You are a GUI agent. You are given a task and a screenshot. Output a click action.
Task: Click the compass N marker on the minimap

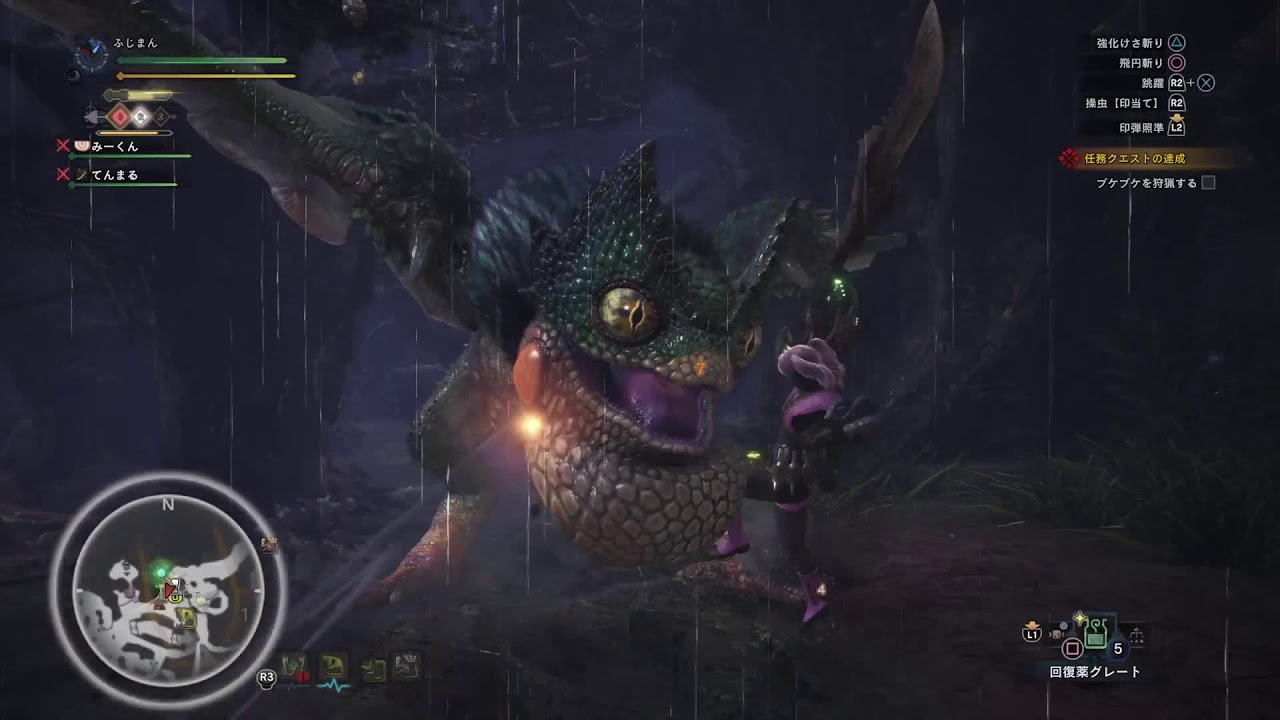(x=167, y=504)
